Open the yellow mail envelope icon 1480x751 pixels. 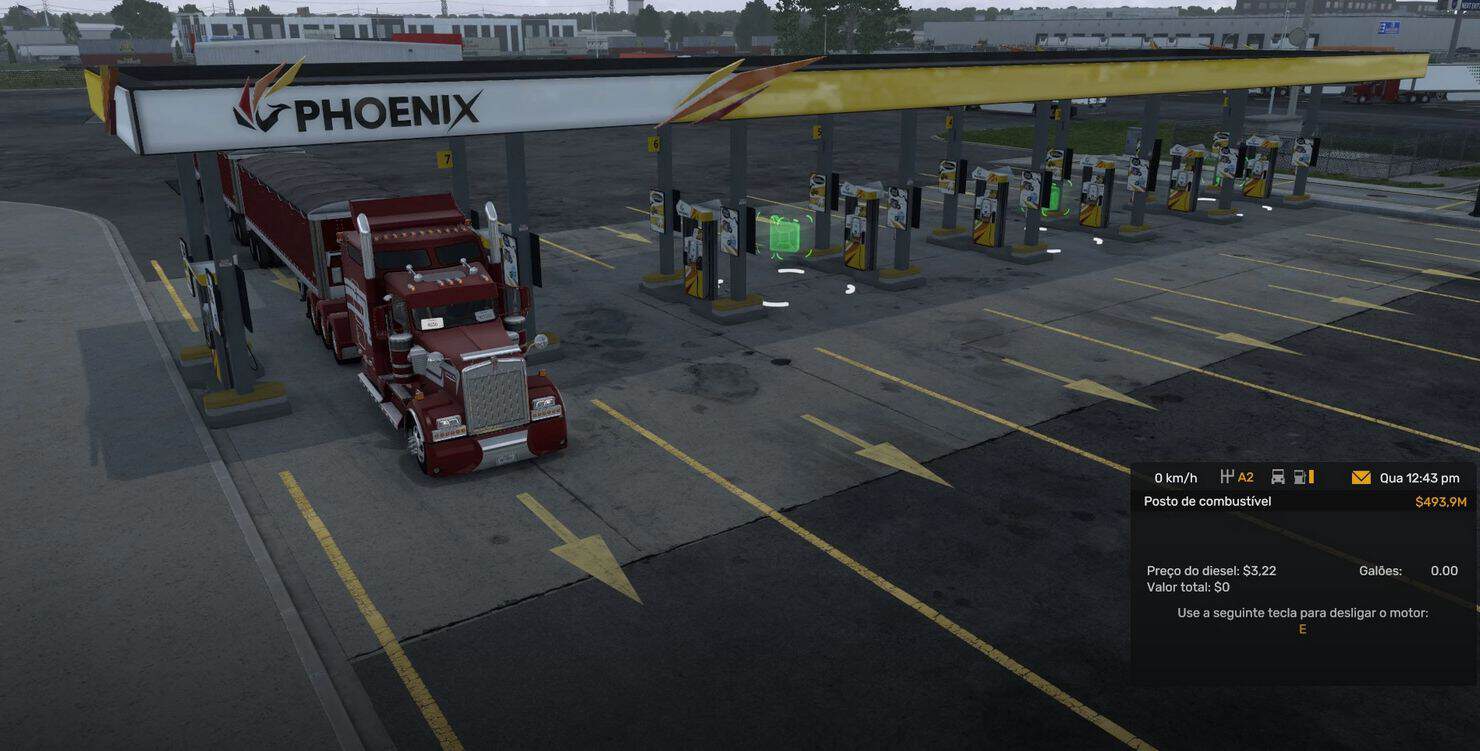point(1360,478)
